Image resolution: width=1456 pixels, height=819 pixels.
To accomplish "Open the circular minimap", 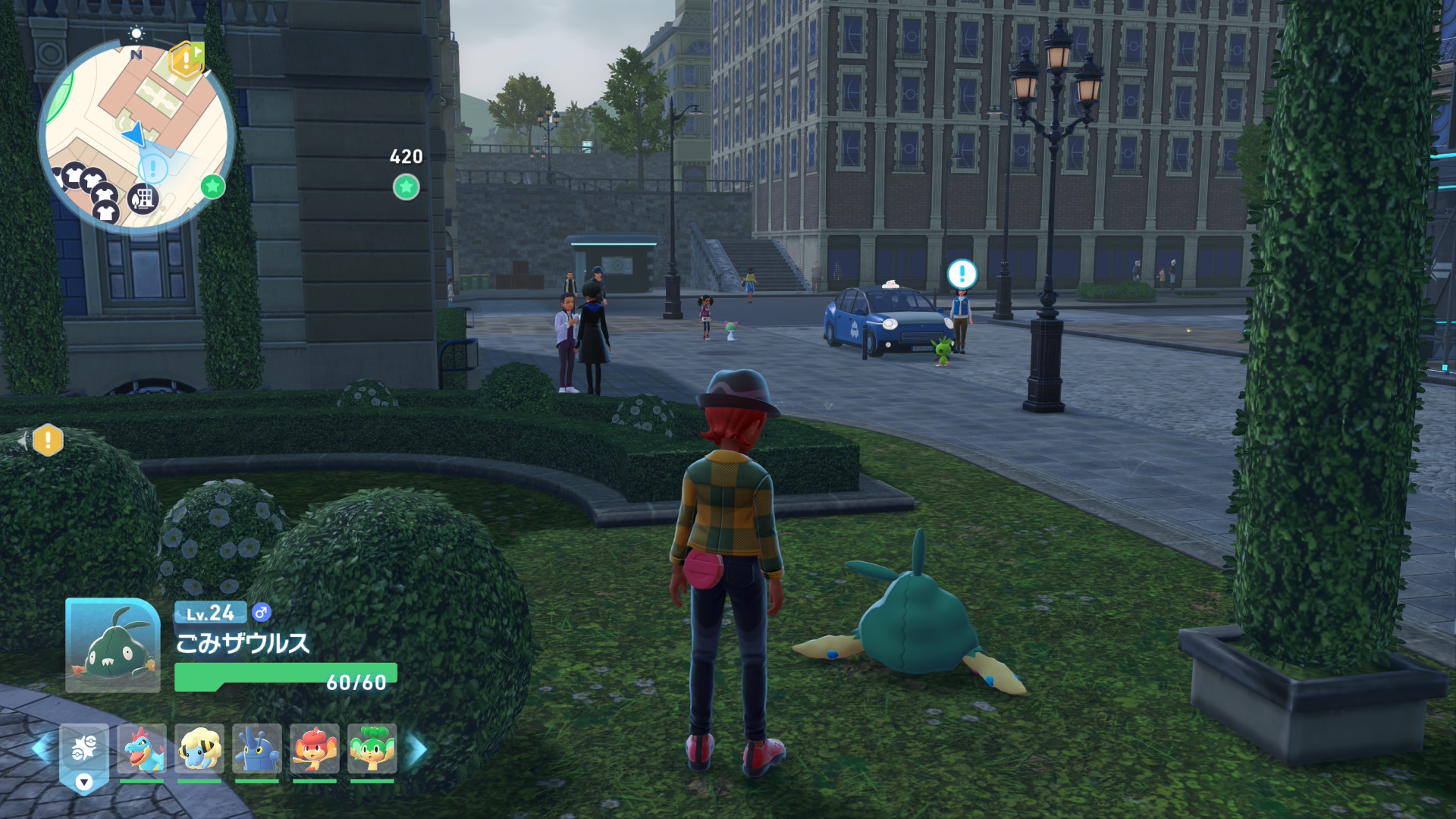I will (x=136, y=136).
